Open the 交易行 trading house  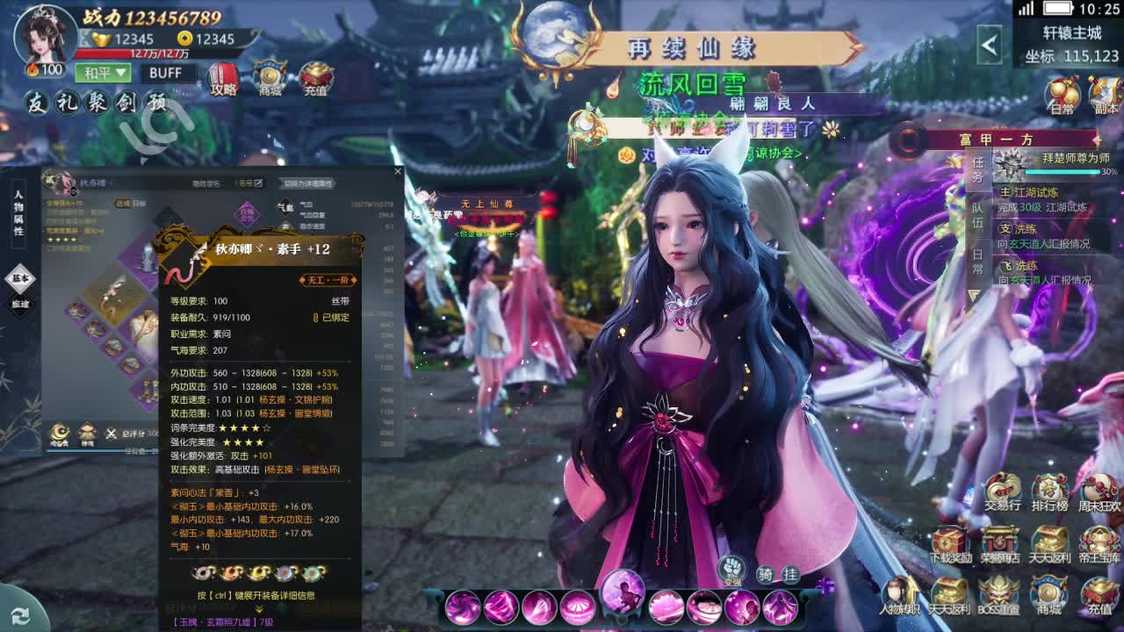coord(1002,493)
